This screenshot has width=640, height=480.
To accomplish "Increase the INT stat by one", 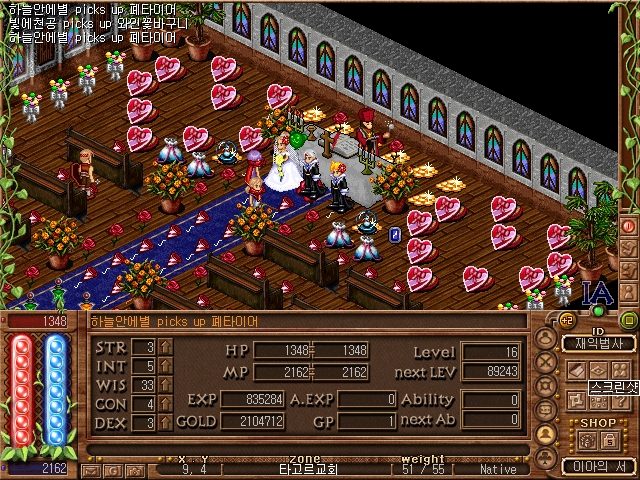I will (x=166, y=366).
